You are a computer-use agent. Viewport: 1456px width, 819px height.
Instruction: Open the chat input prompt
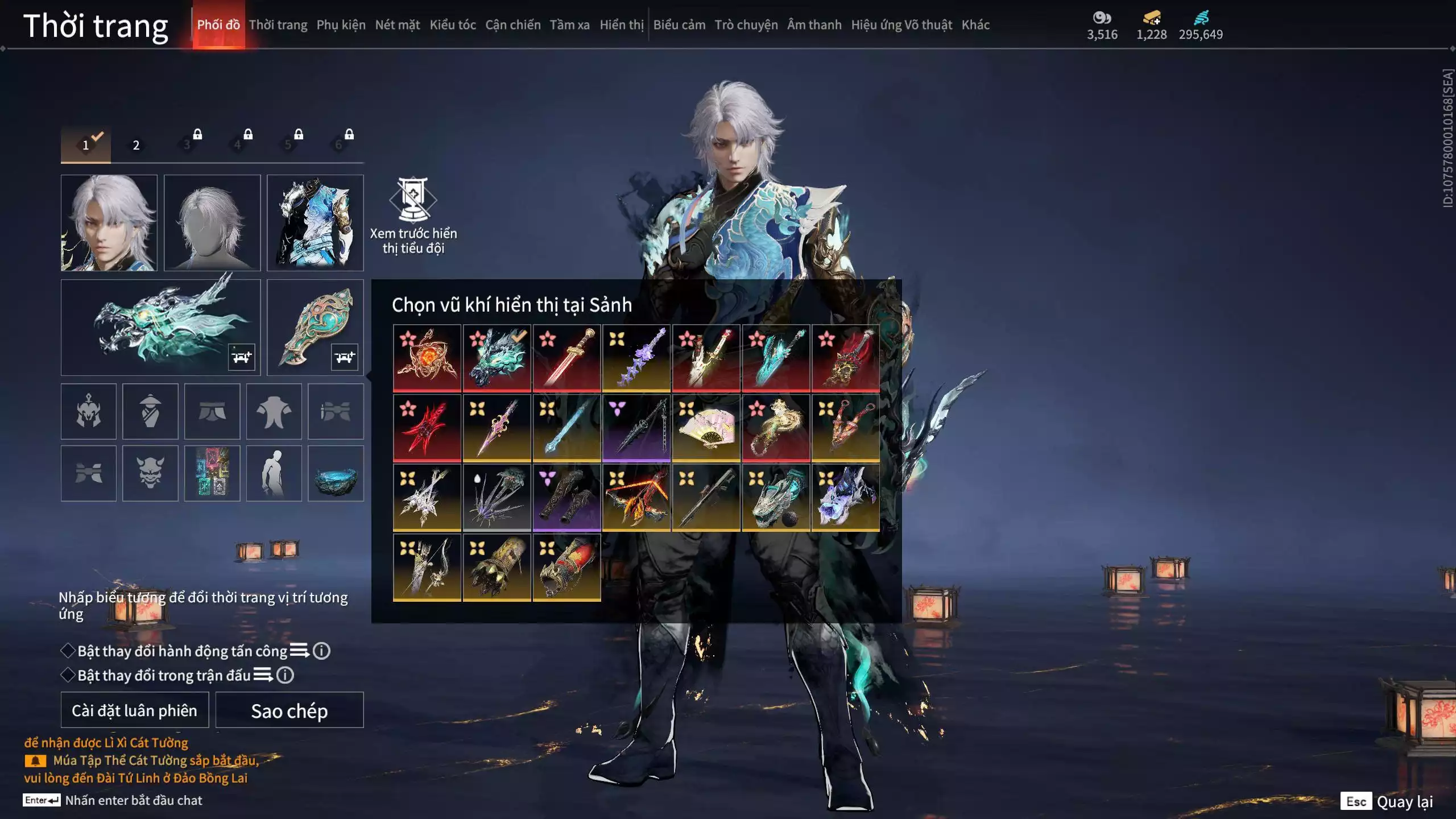133,800
